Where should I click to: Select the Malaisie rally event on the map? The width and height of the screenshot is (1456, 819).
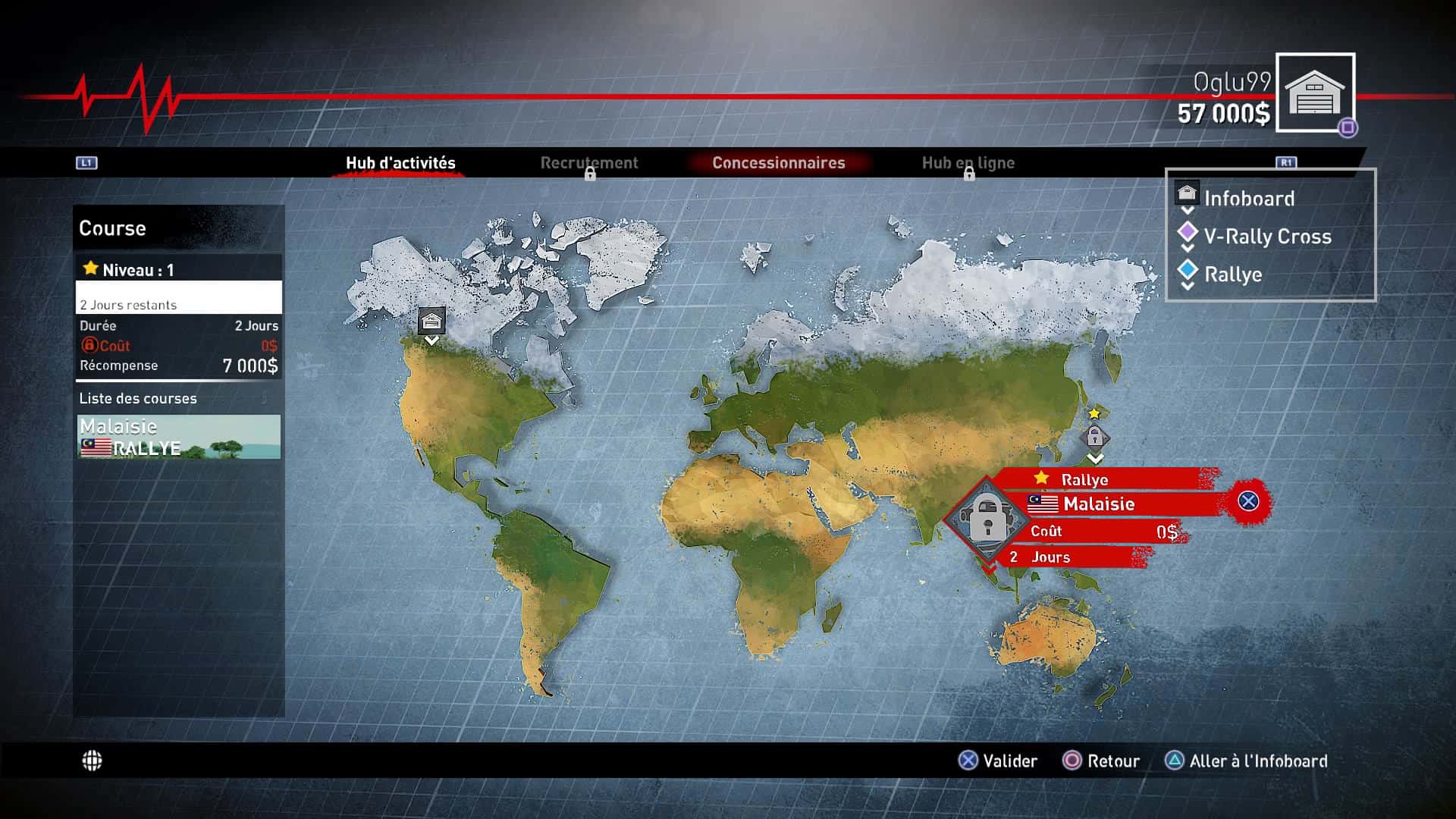tap(987, 520)
